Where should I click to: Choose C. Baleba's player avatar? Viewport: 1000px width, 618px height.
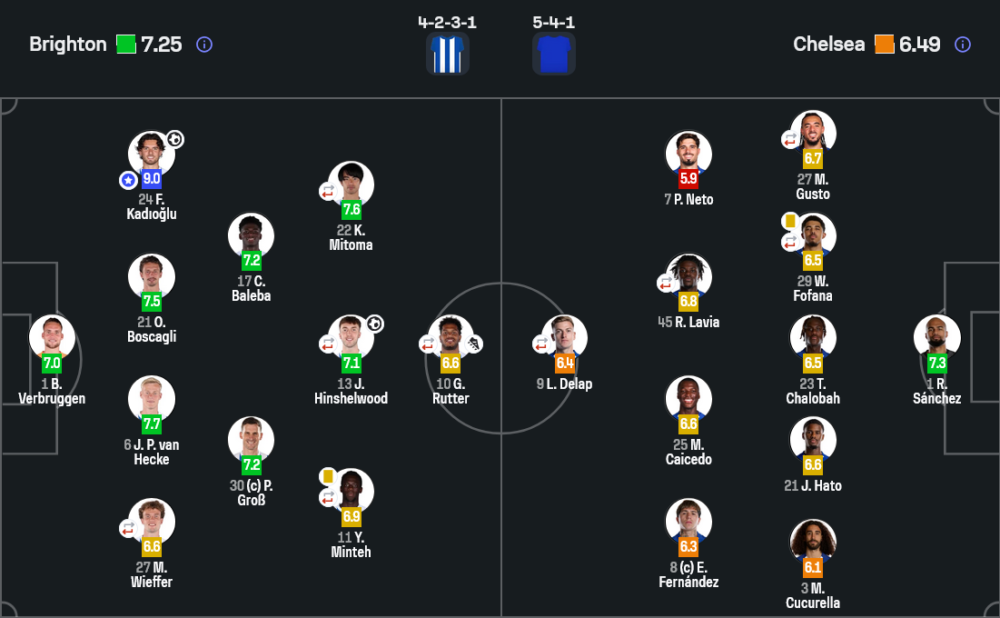[251, 236]
